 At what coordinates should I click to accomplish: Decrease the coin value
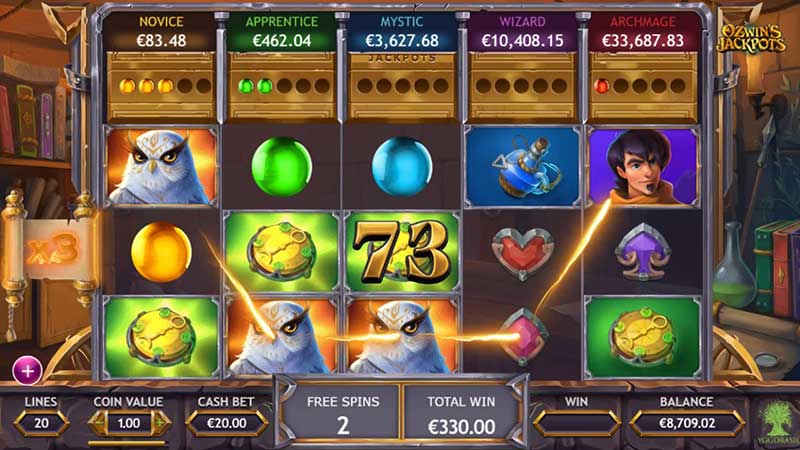99,423
